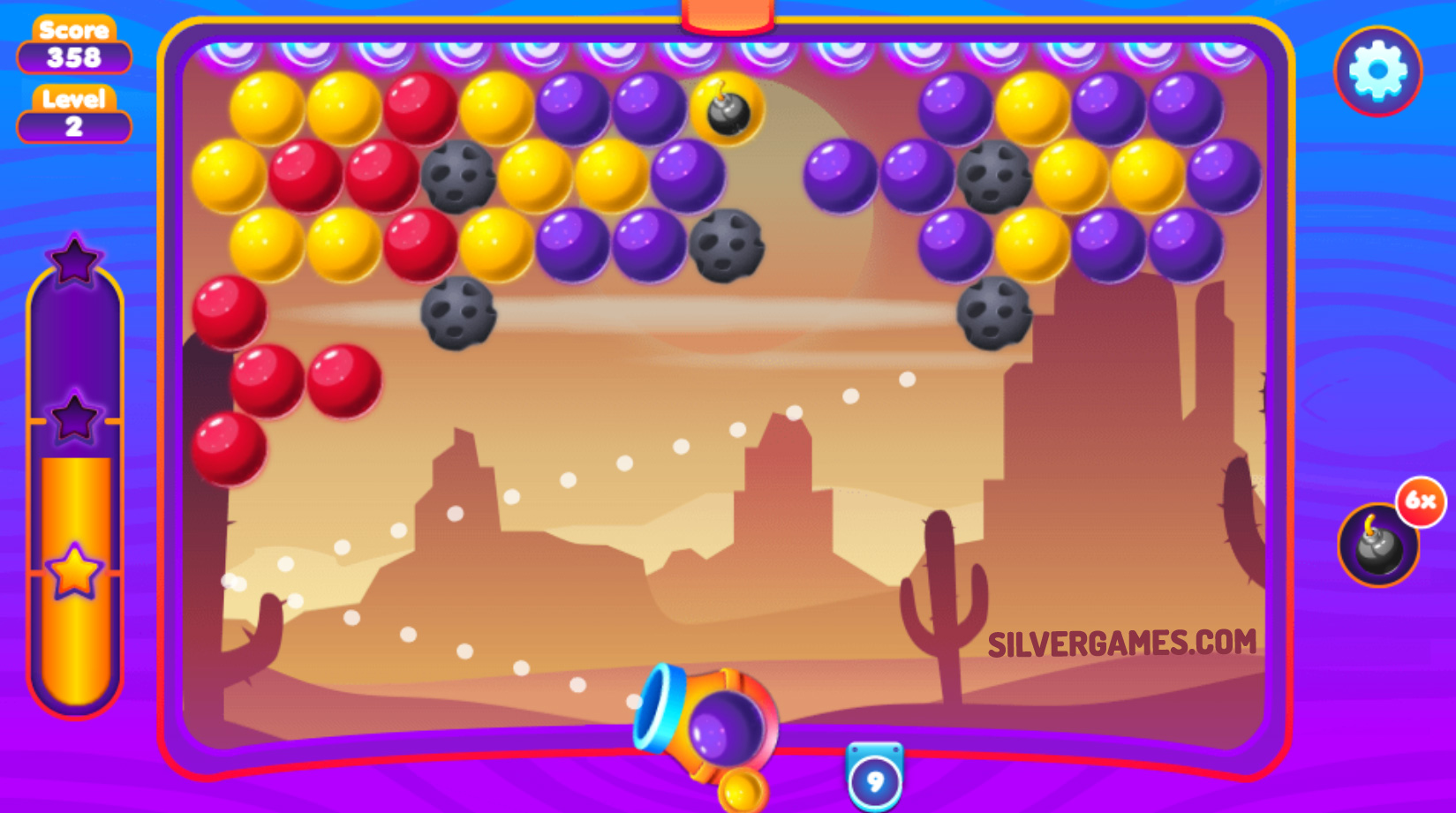Swap to the next yellow bubble
The image size is (1456, 813).
(742, 788)
